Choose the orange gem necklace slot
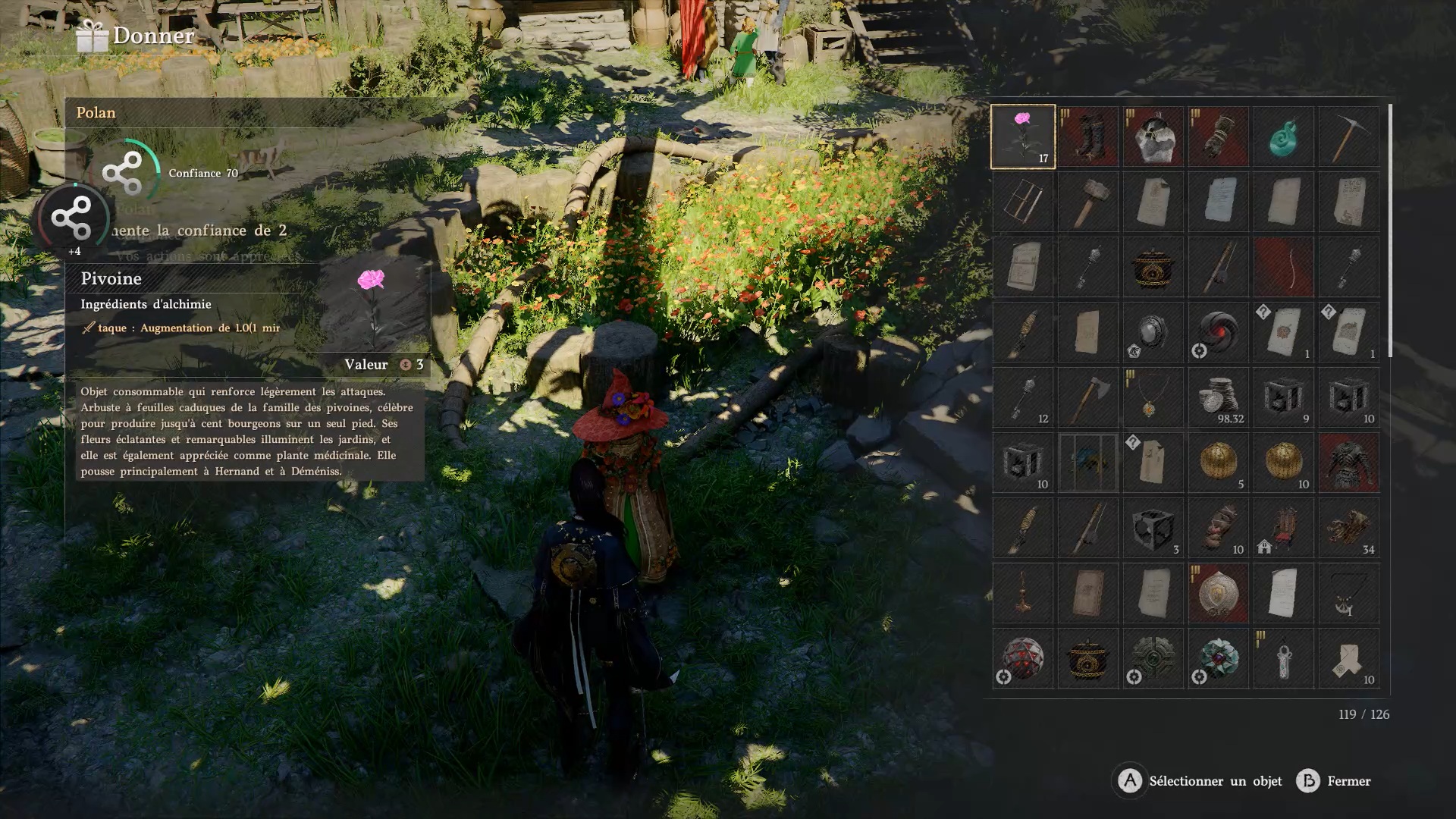This screenshot has height=819, width=1456. coord(1153,397)
